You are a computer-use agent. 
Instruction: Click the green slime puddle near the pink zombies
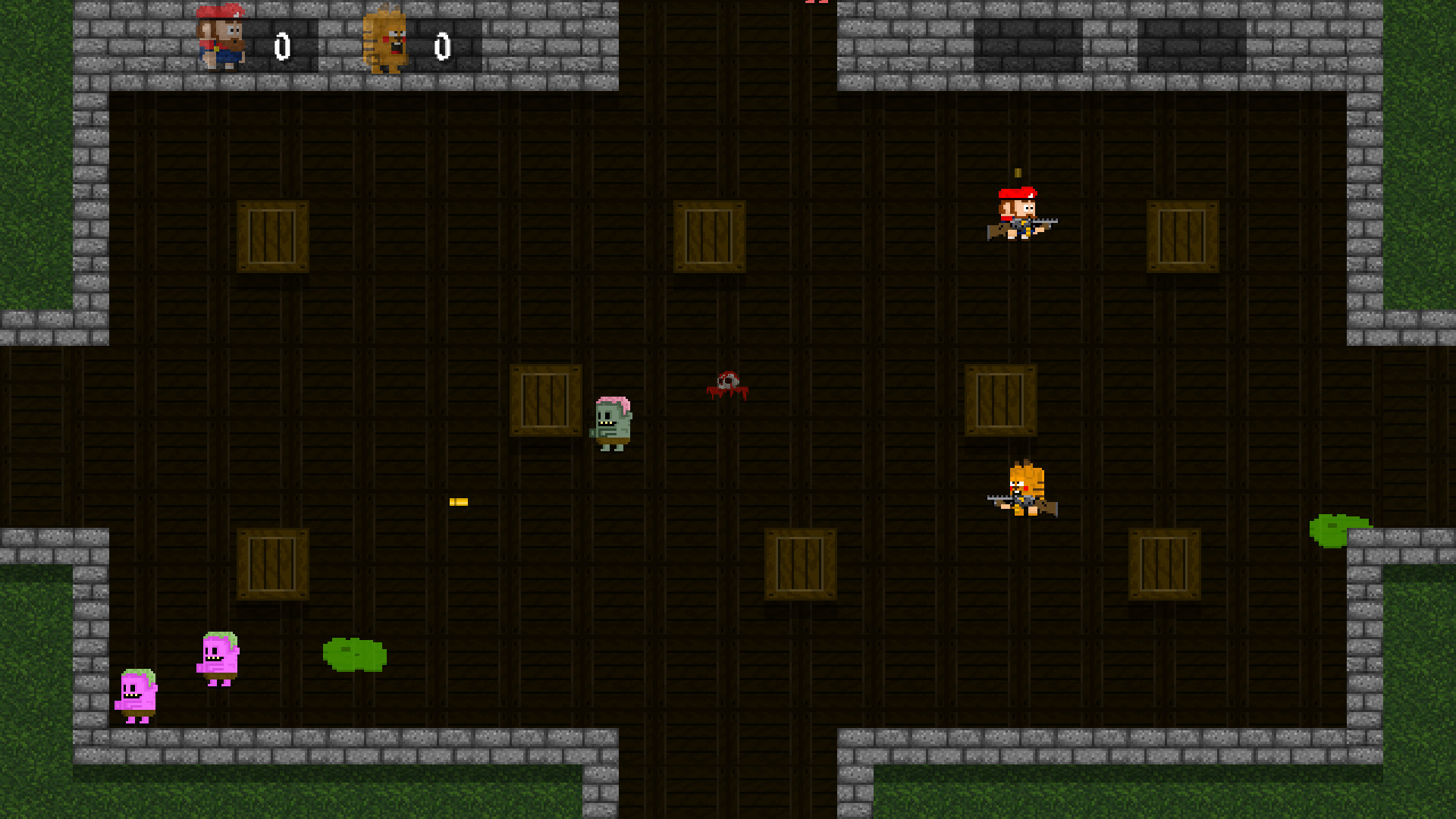[353, 652]
